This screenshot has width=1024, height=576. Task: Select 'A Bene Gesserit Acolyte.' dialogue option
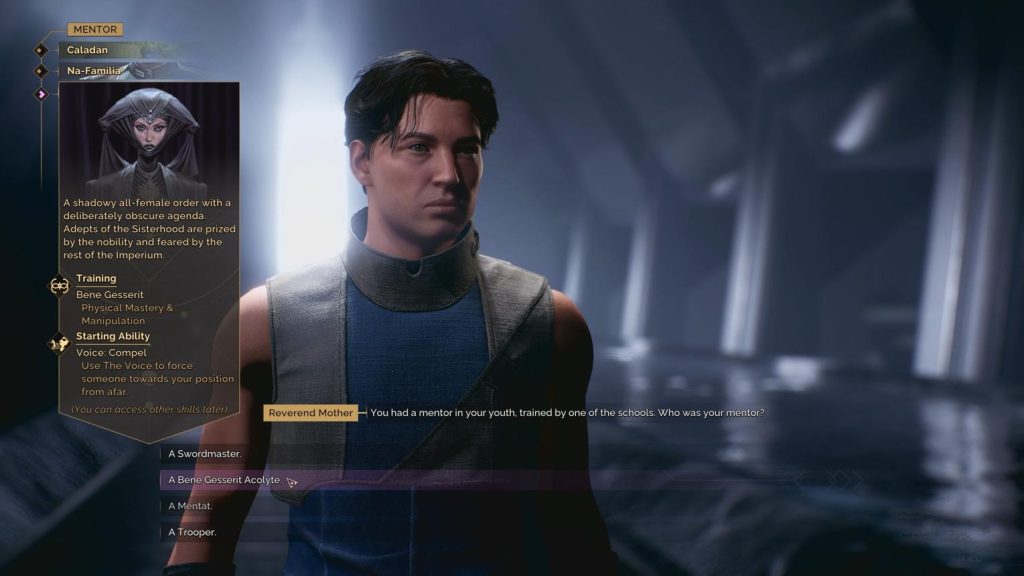click(x=225, y=480)
